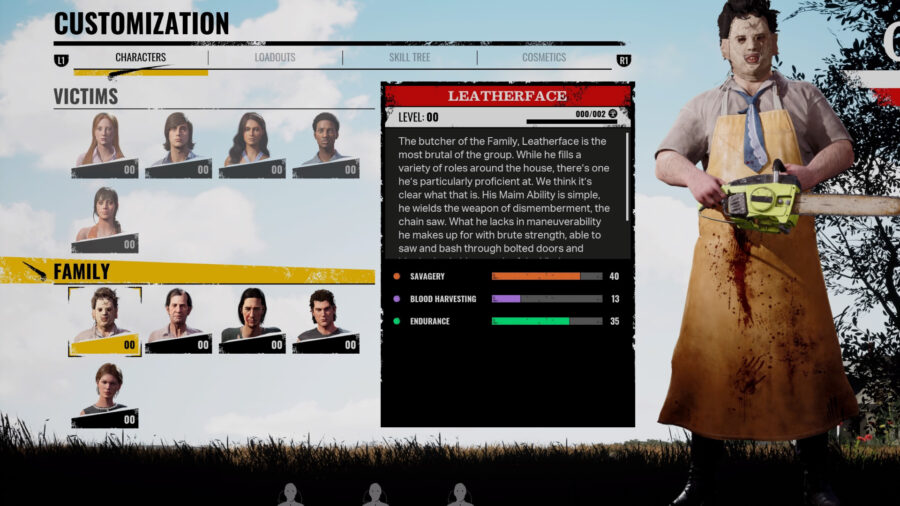Pick victim Ana with long wavy dark hair
Viewport: 900px width, 506px height.
[x=252, y=143]
